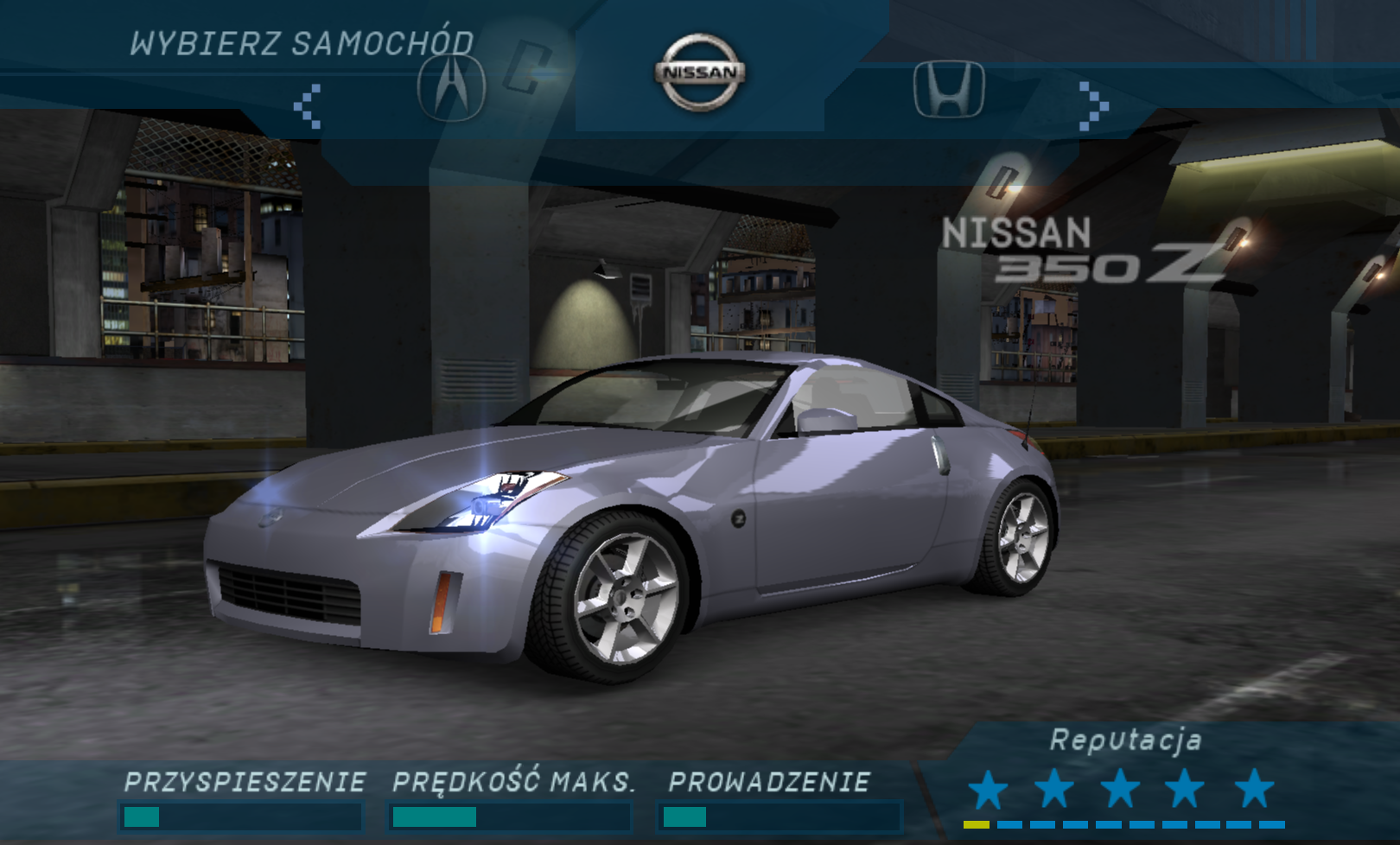The height and width of the screenshot is (845, 1400).
Task: Switch to the Honda brand logo
Action: tap(949, 89)
